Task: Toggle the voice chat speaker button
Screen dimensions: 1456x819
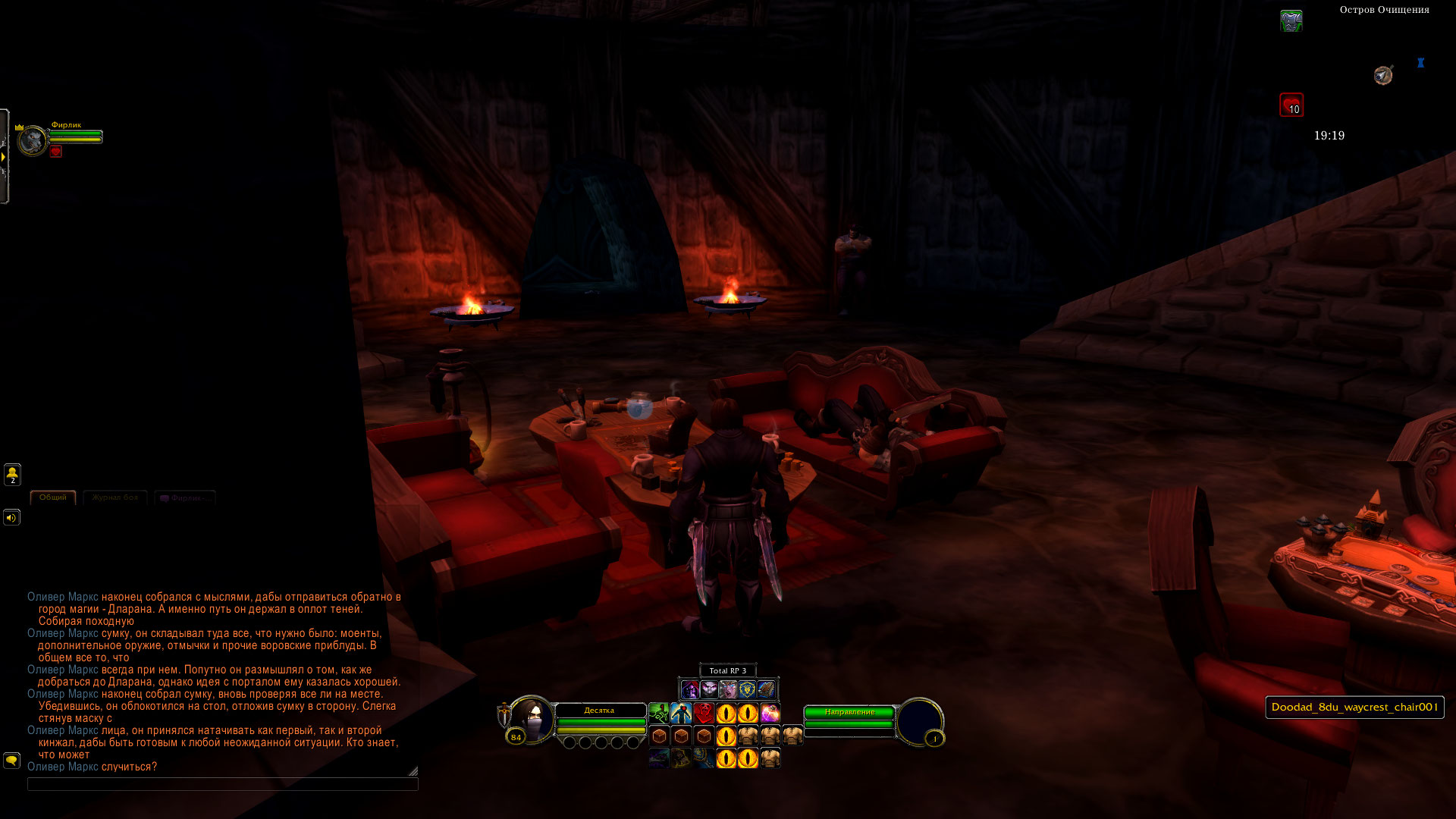Action: [11, 518]
